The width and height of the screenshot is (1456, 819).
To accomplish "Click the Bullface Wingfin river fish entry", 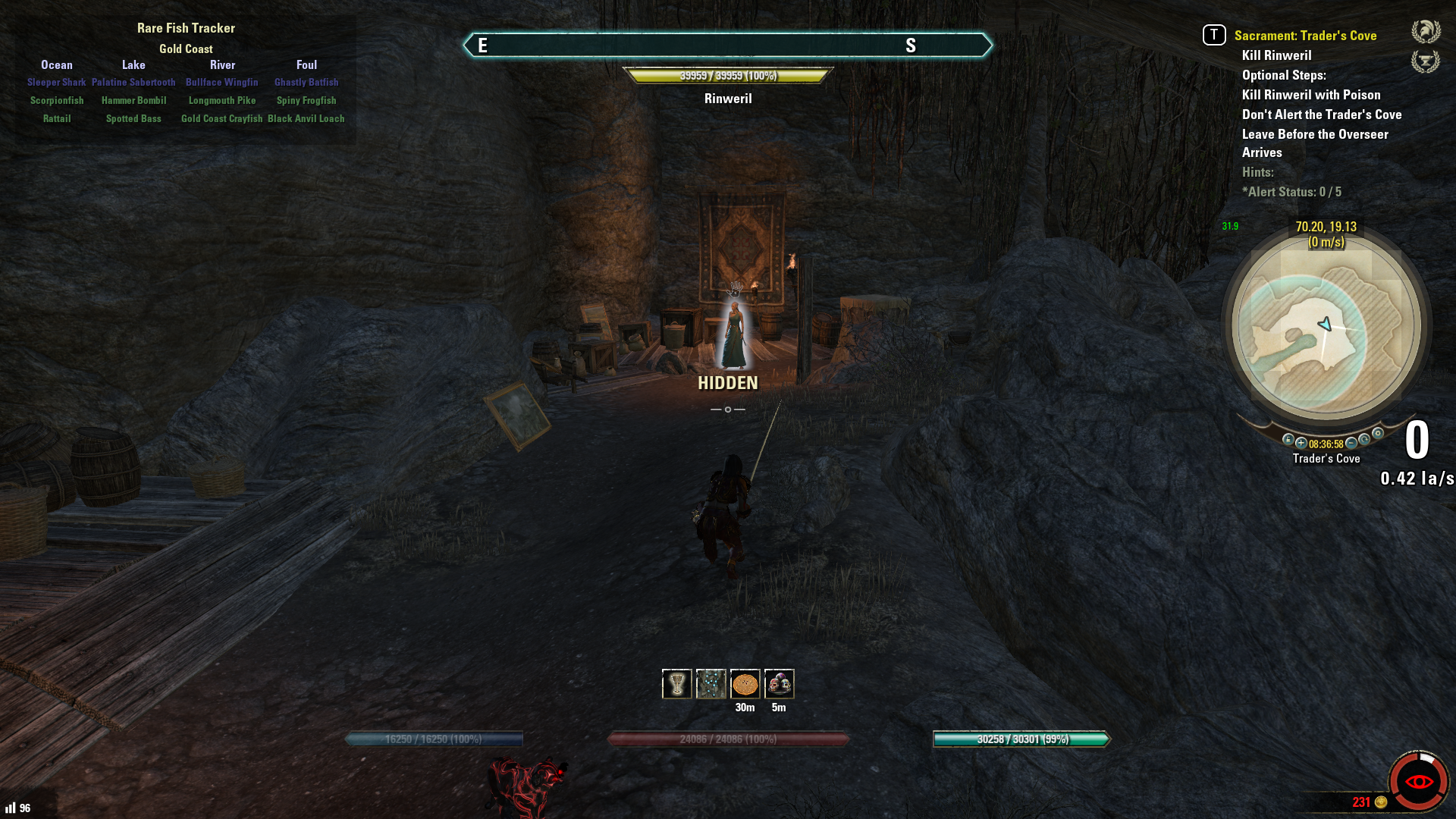I will pos(222,82).
